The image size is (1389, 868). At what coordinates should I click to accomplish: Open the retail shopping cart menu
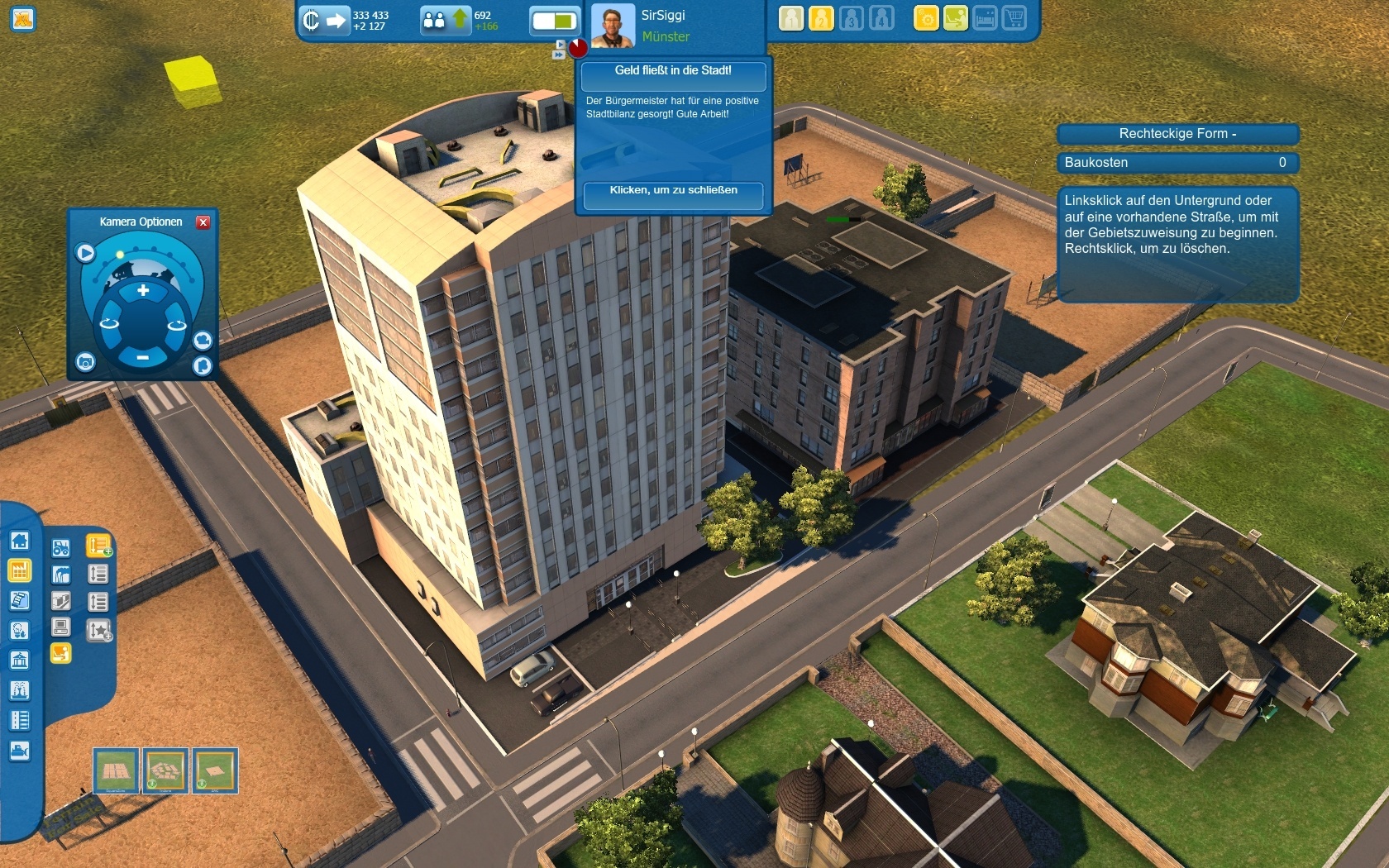pyautogui.click(x=1015, y=18)
